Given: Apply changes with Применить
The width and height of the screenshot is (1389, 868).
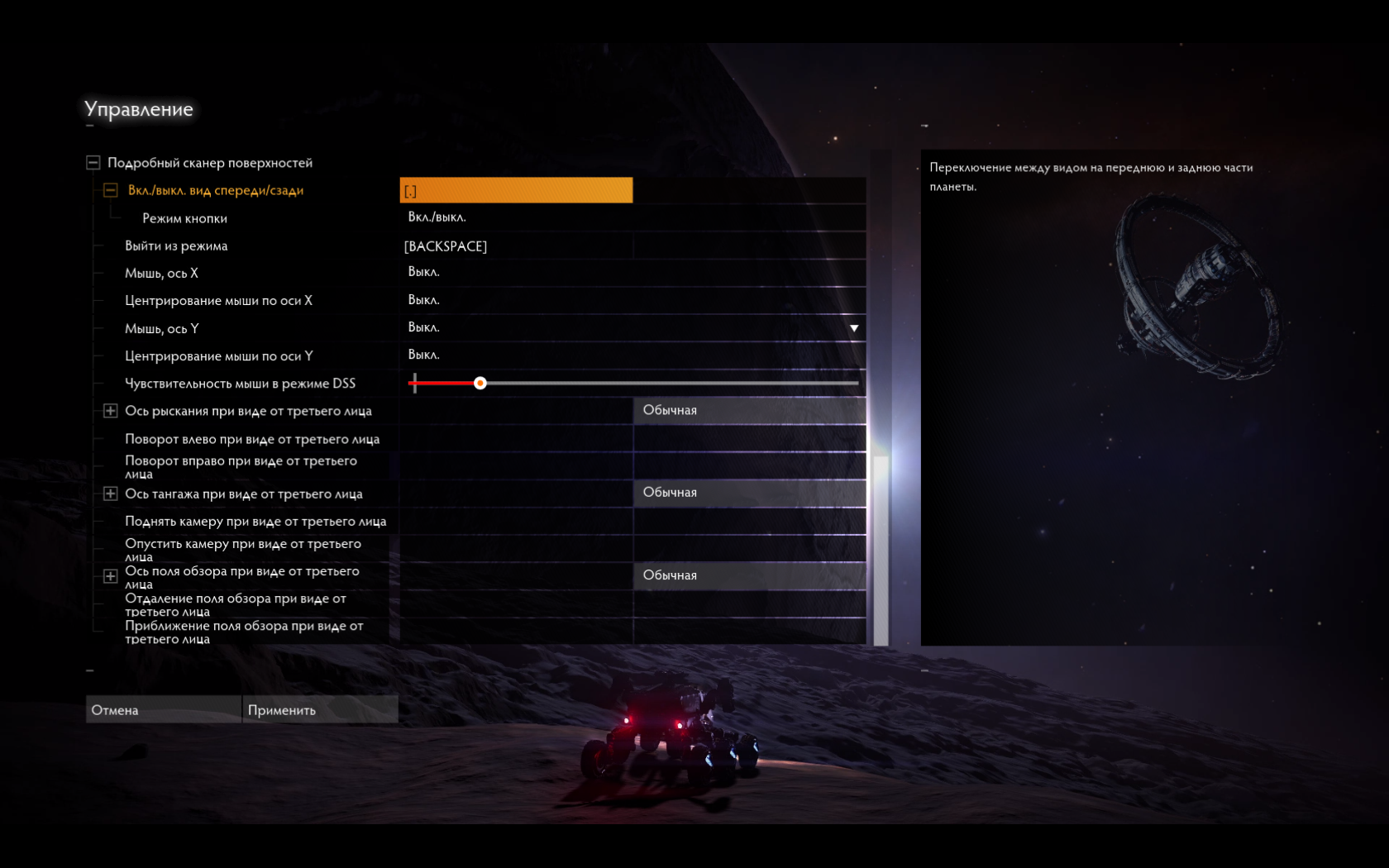Looking at the screenshot, I should point(319,710).
